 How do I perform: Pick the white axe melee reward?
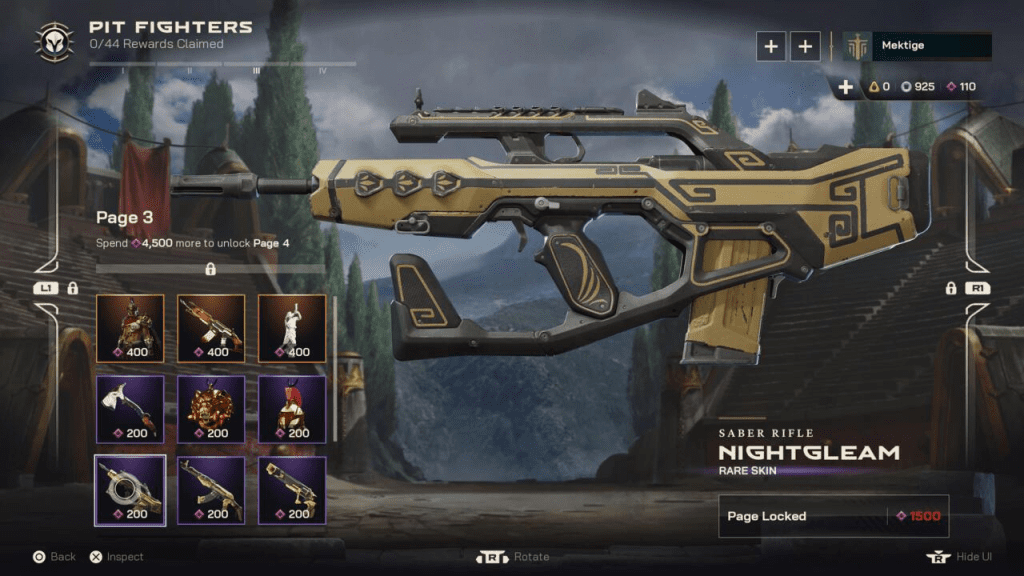(x=130, y=409)
